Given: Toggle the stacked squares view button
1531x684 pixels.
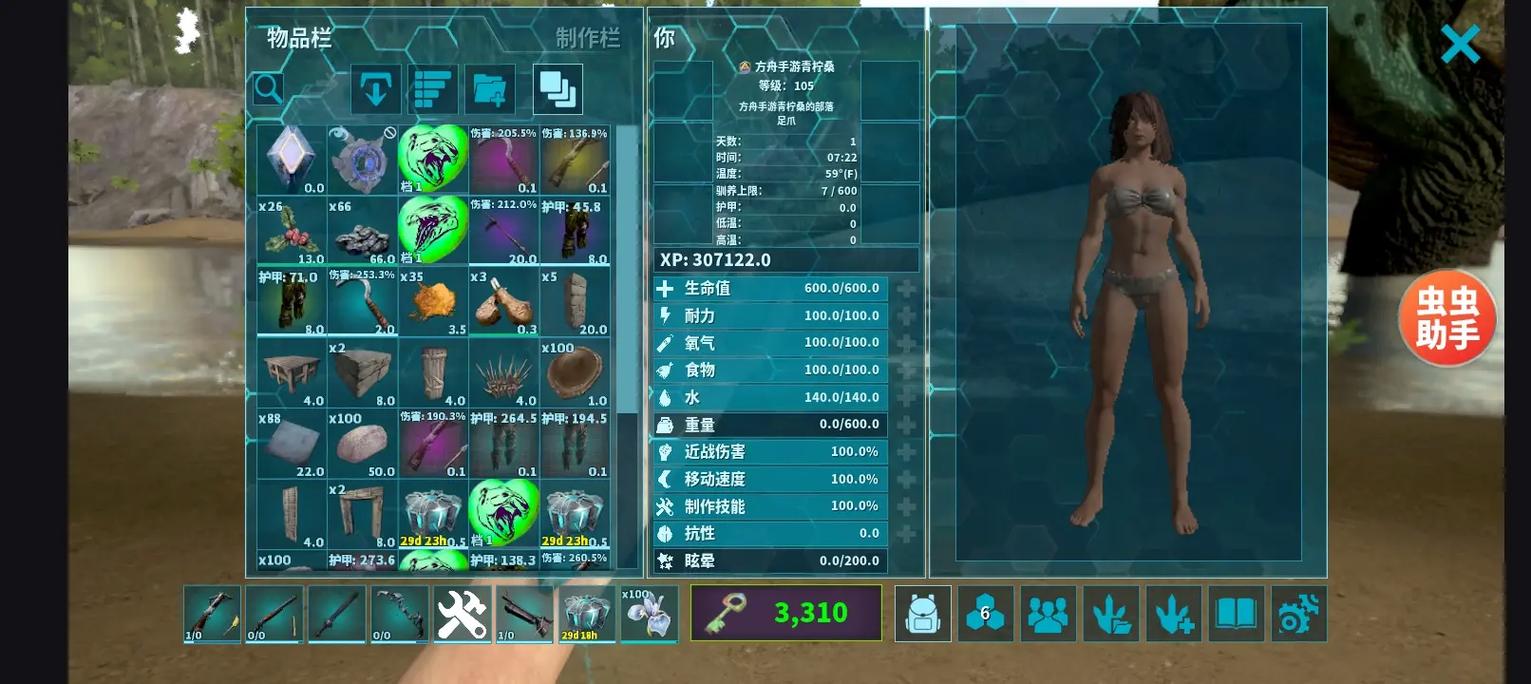Looking at the screenshot, I should click(558, 90).
